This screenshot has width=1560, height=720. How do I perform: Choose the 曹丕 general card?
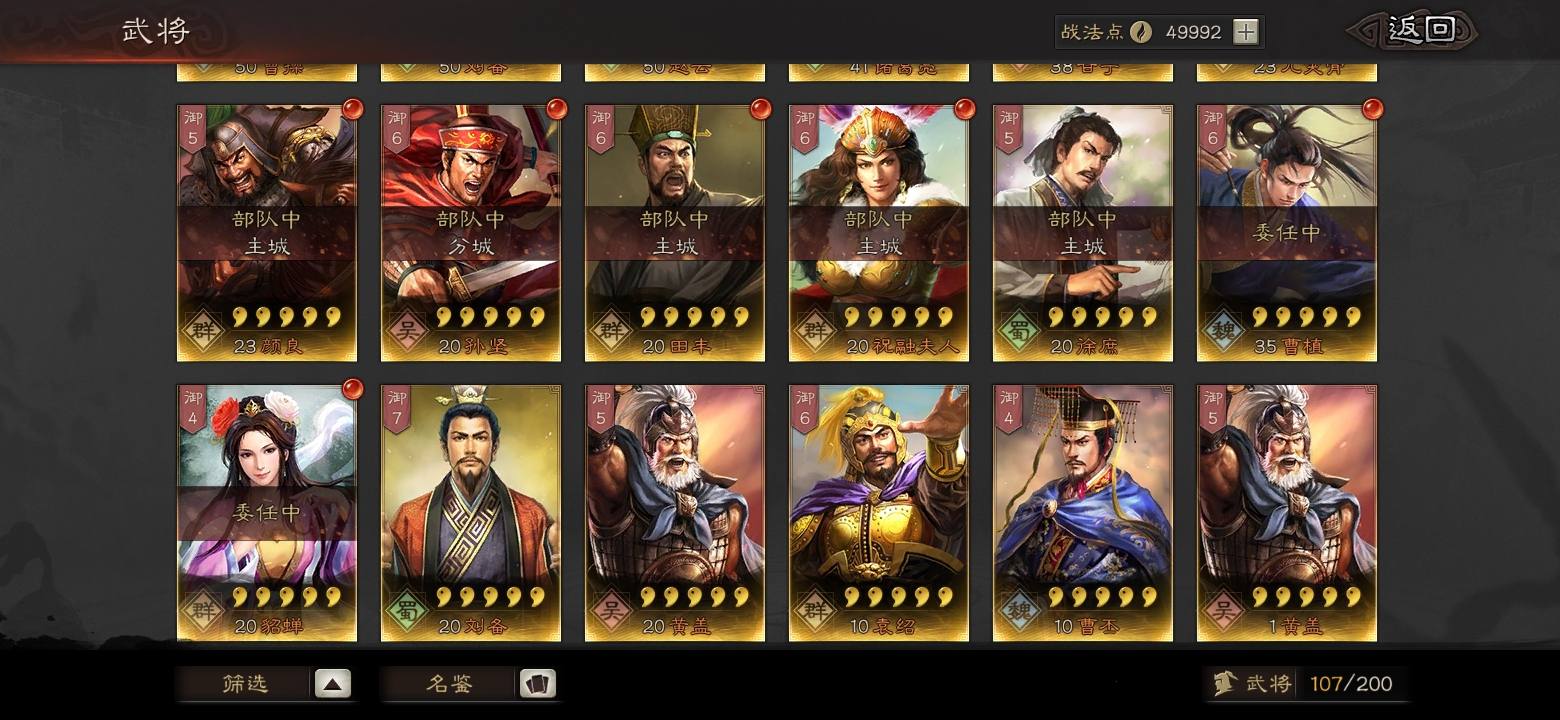point(1083,513)
